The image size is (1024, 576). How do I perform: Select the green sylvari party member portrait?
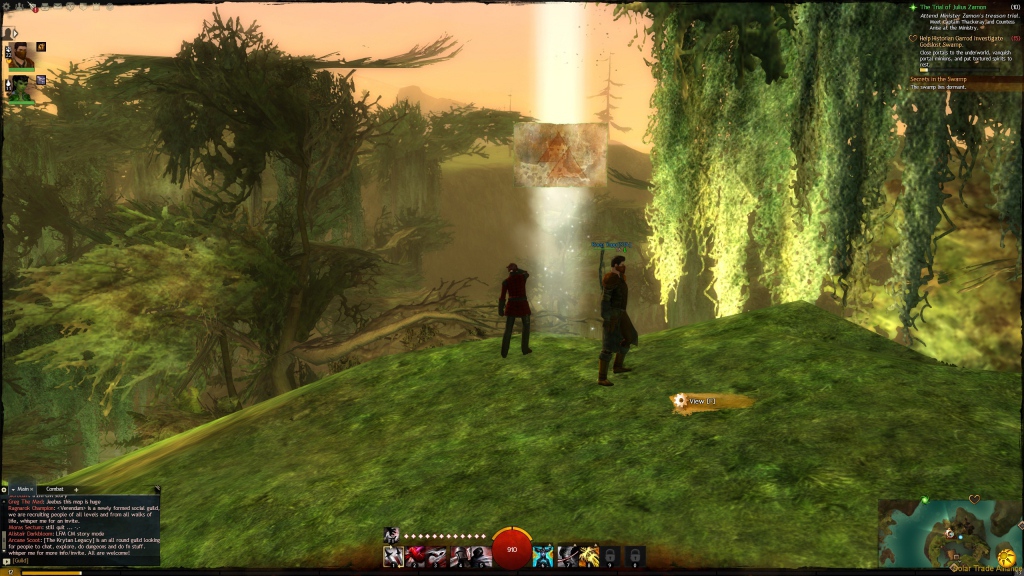click(x=20, y=87)
